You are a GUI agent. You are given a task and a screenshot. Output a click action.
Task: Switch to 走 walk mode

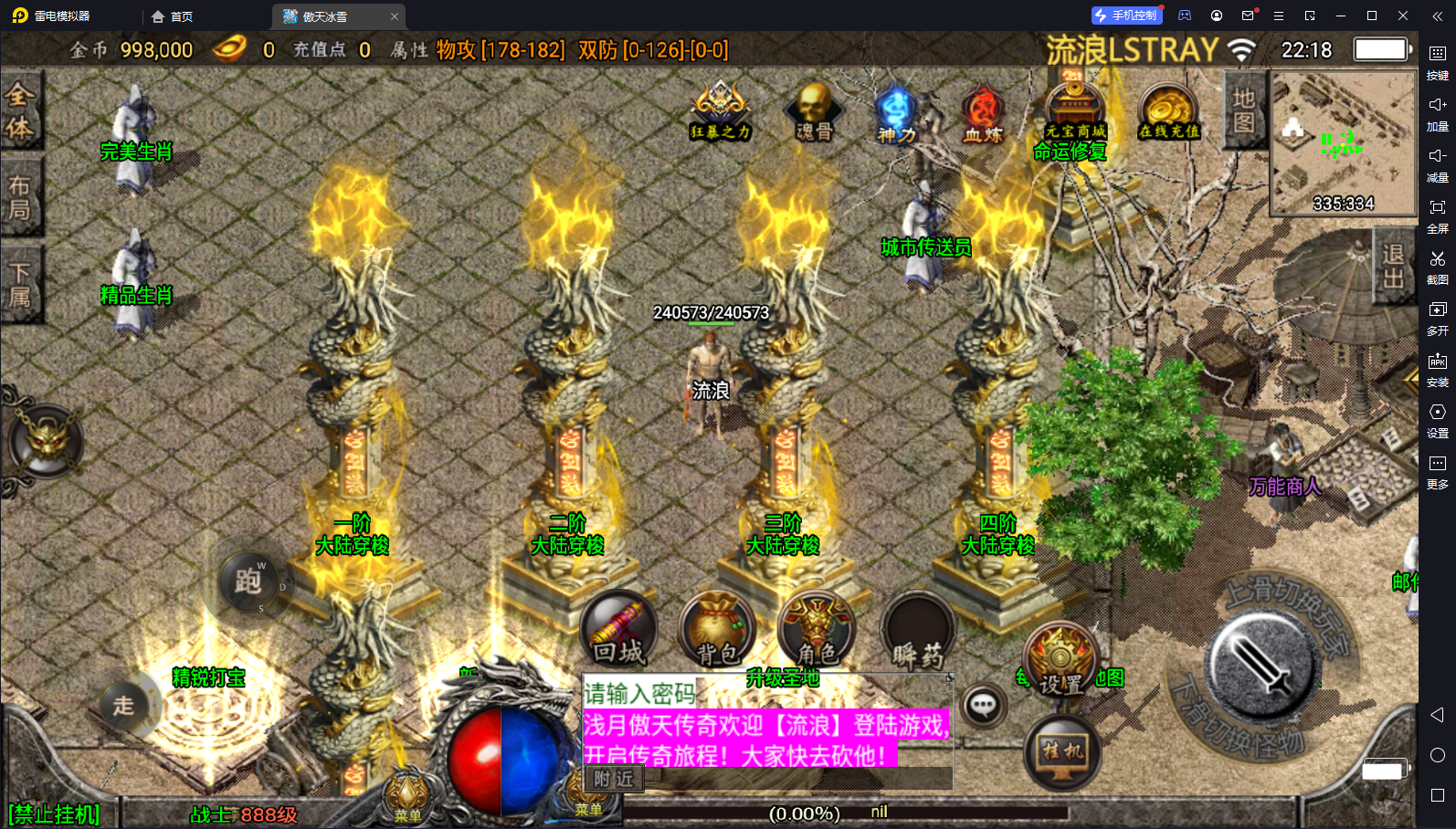124,705
